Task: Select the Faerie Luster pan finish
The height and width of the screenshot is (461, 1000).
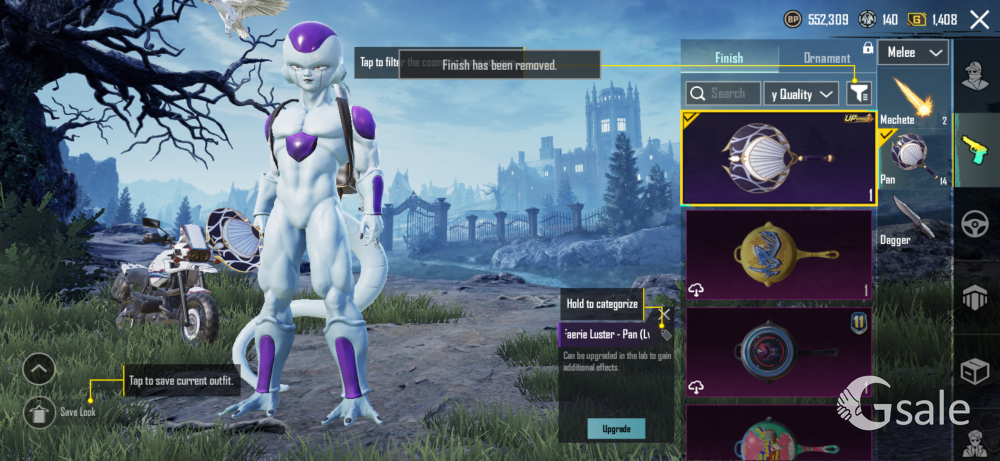Action: [x=778, y=158]
